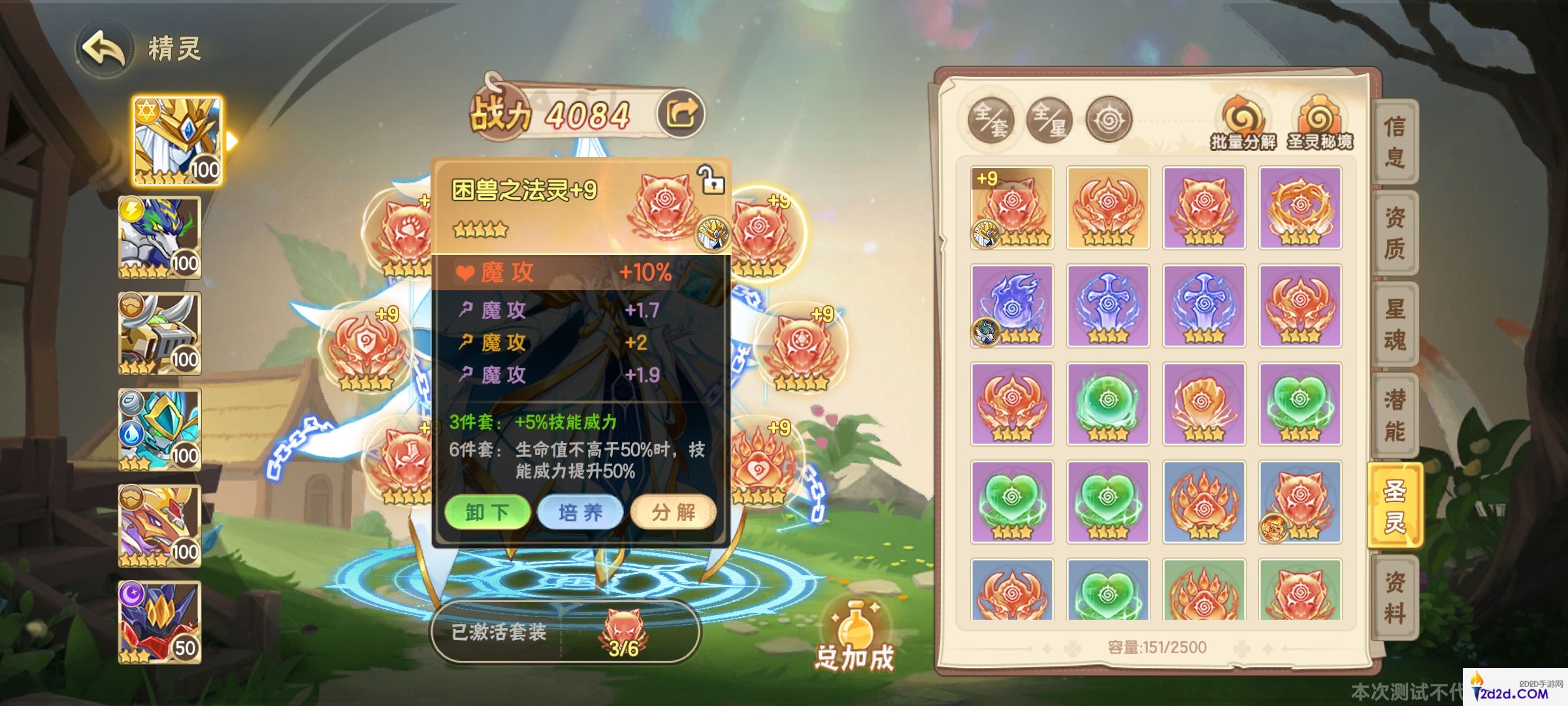Click the share arrow beside 战力 4084
1568x706 pixels.
pyautogui.click(x=681, y=112)
